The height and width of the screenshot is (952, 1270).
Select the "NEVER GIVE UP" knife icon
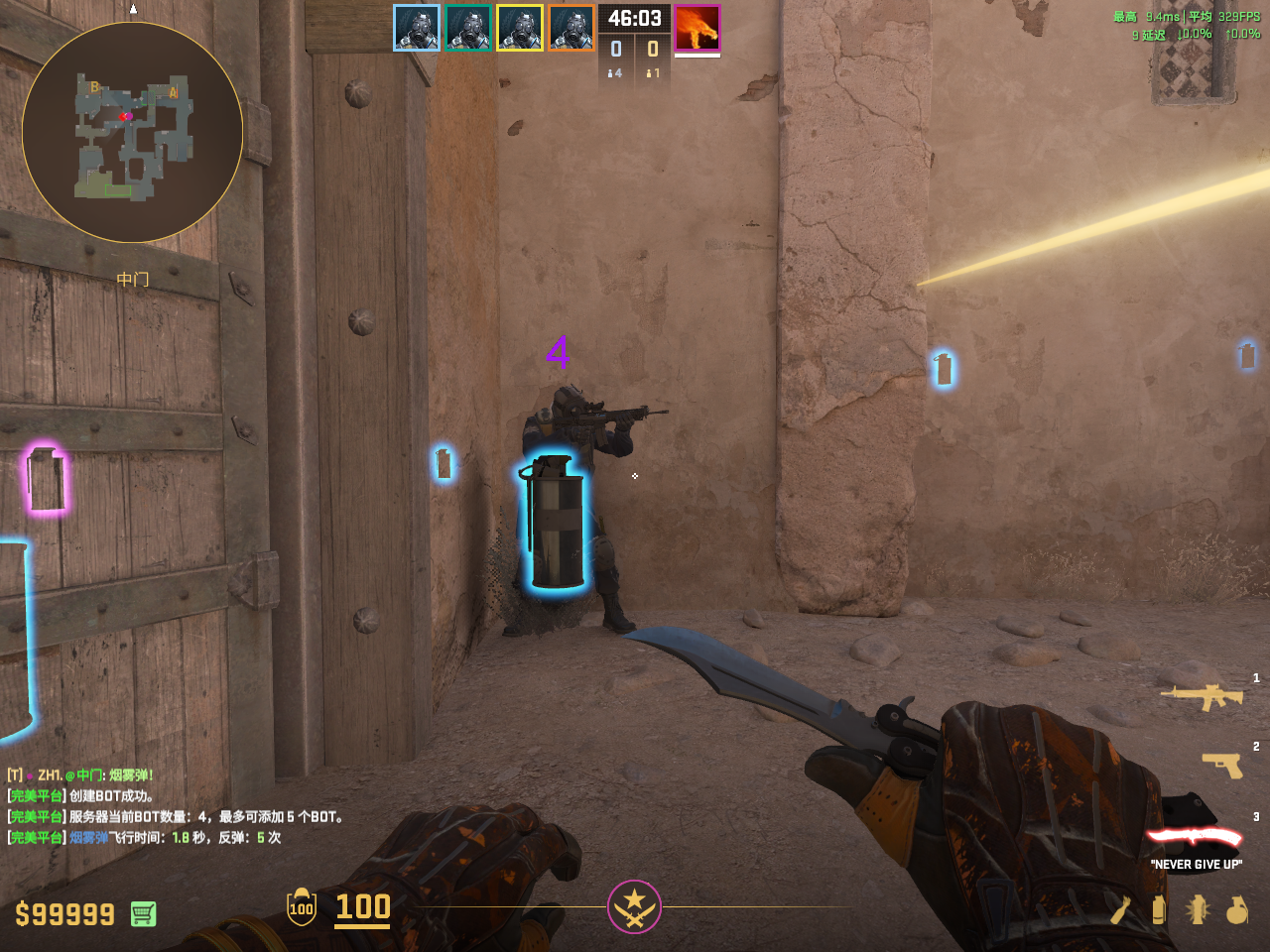(1196, 836)
